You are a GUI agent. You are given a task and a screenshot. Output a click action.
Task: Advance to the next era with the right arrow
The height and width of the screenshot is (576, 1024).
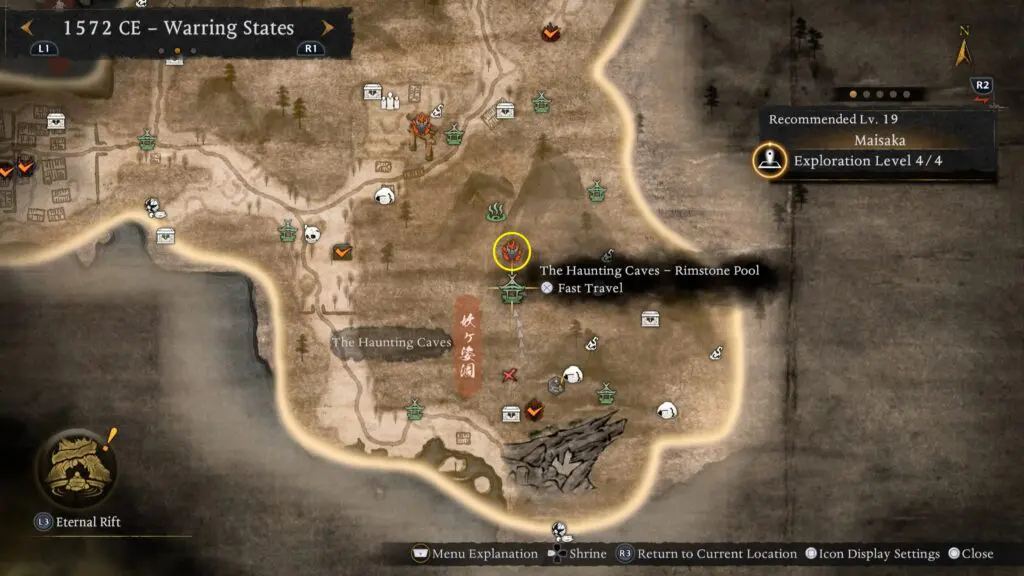[326, 28]
